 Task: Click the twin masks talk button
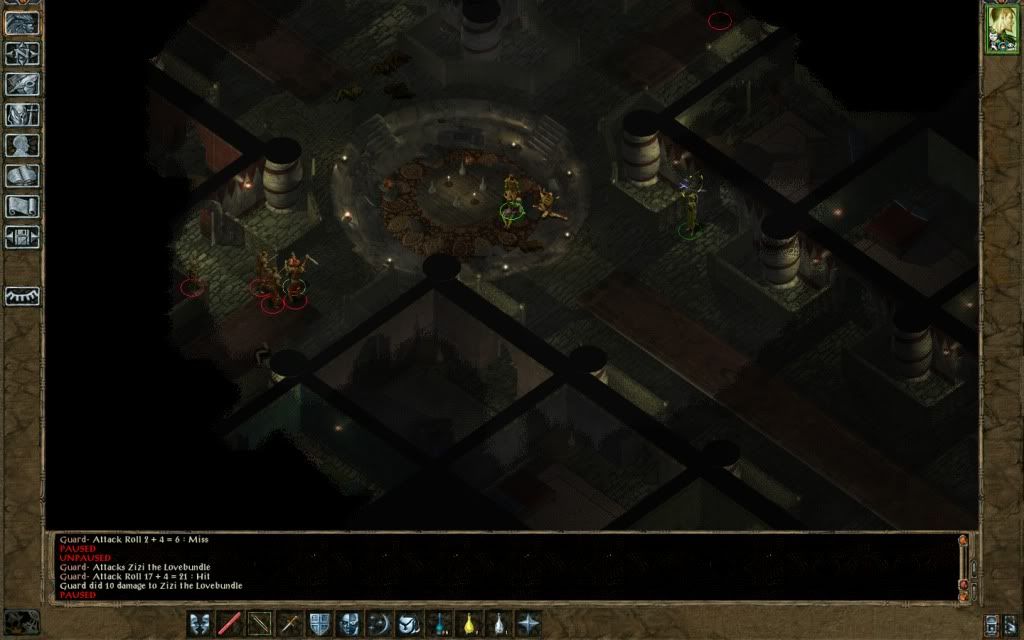pos(200,623)
